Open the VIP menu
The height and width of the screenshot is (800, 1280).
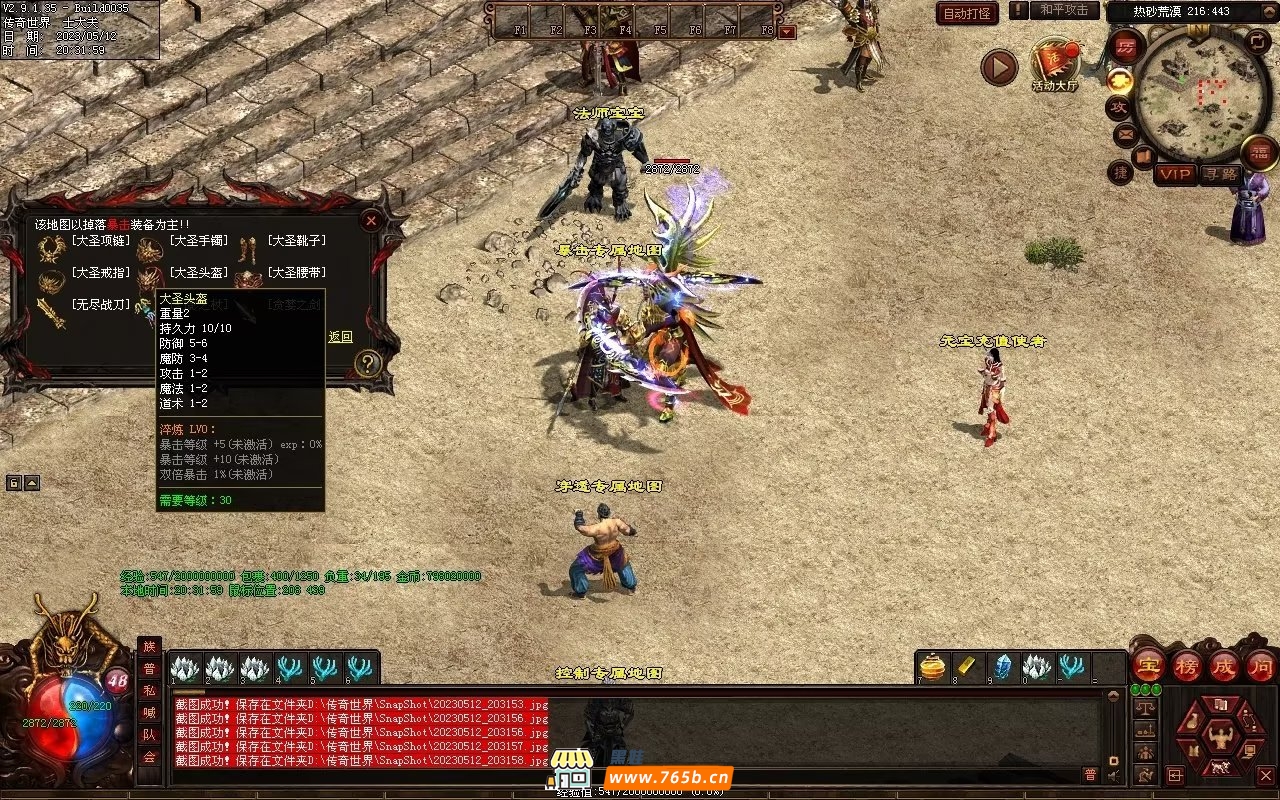[x=1175, y=174]
